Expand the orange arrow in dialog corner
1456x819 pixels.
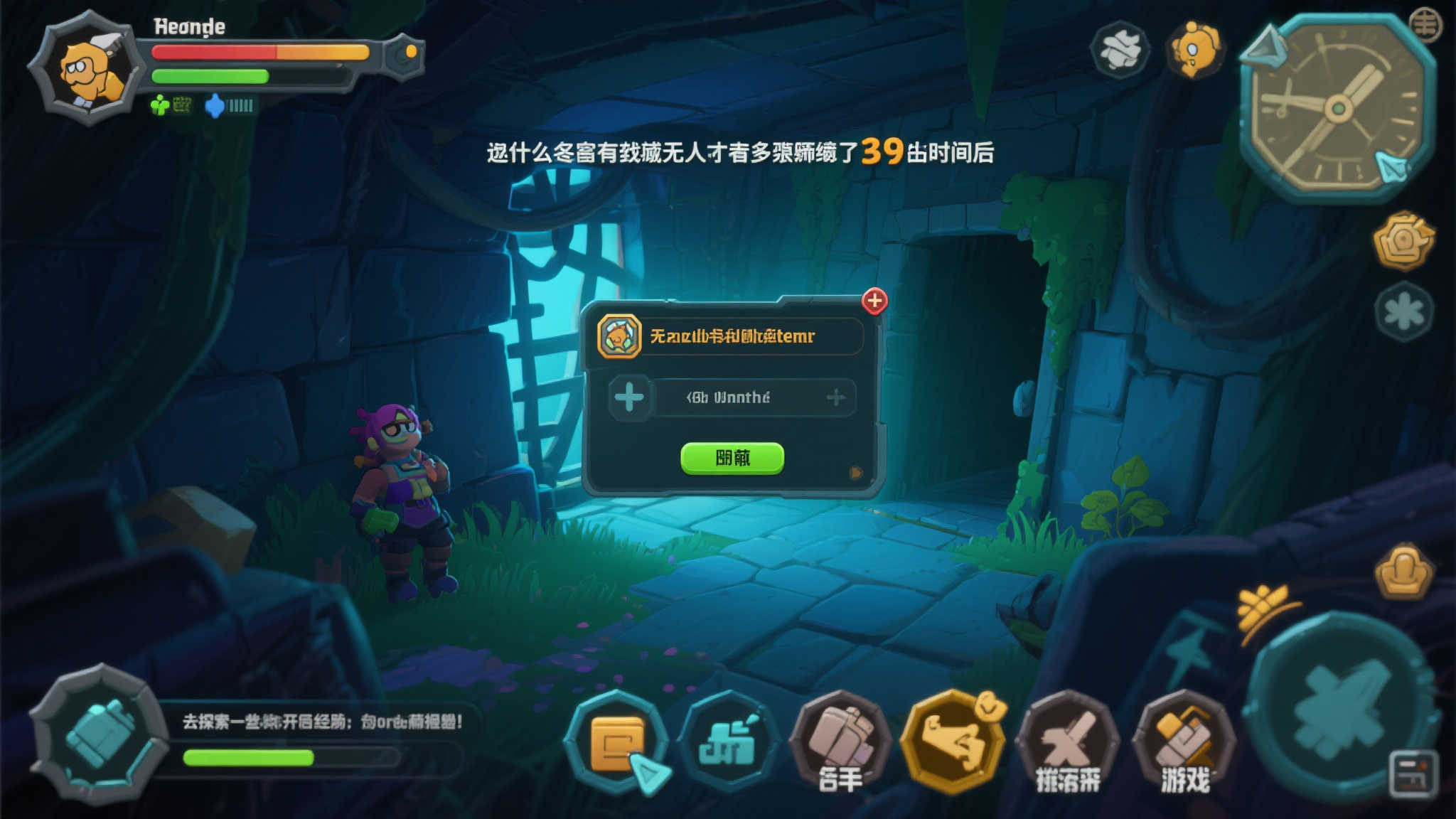857,471
